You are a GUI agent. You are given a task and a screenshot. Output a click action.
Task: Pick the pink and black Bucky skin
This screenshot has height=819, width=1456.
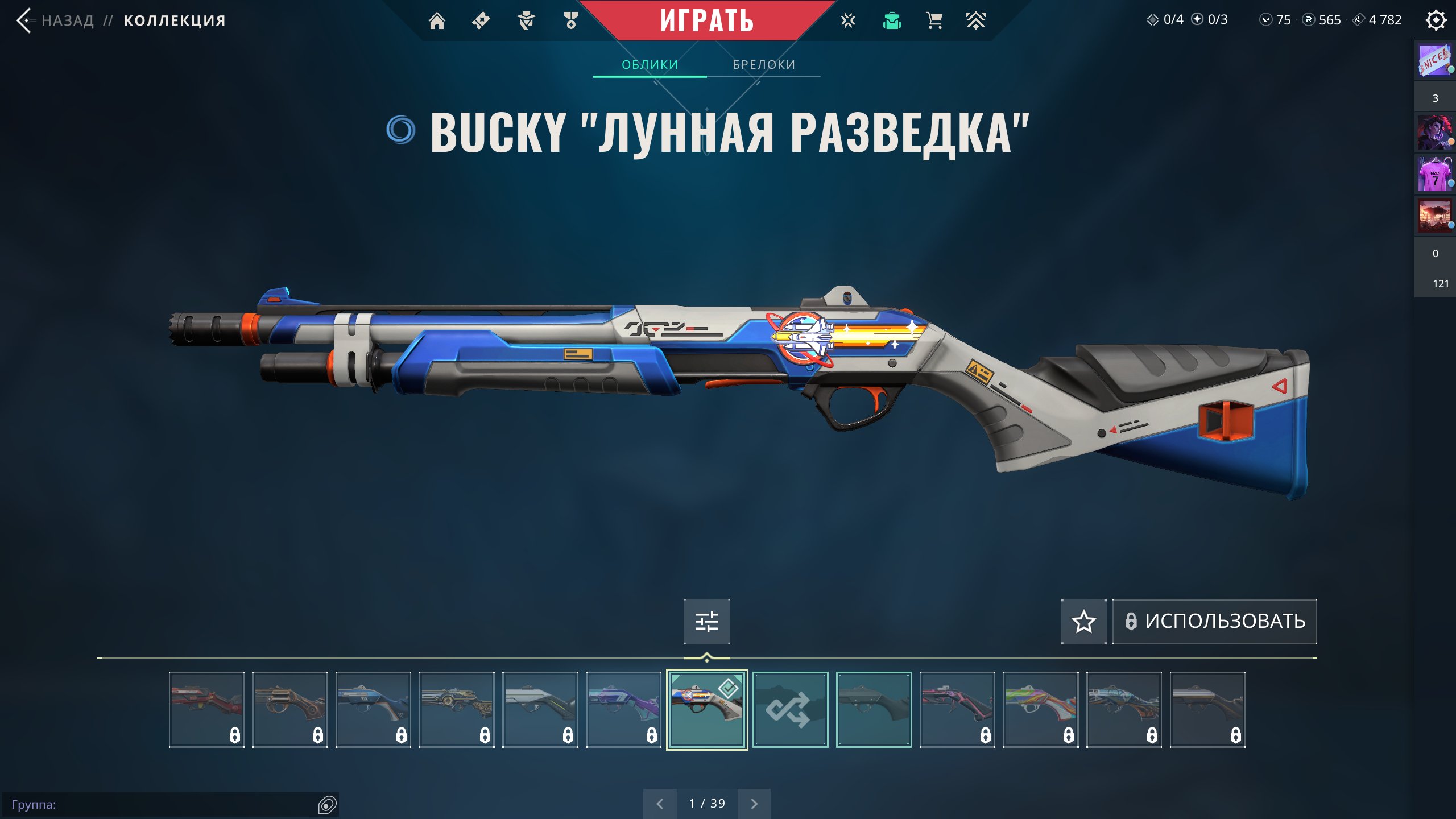tap(957, 709)
